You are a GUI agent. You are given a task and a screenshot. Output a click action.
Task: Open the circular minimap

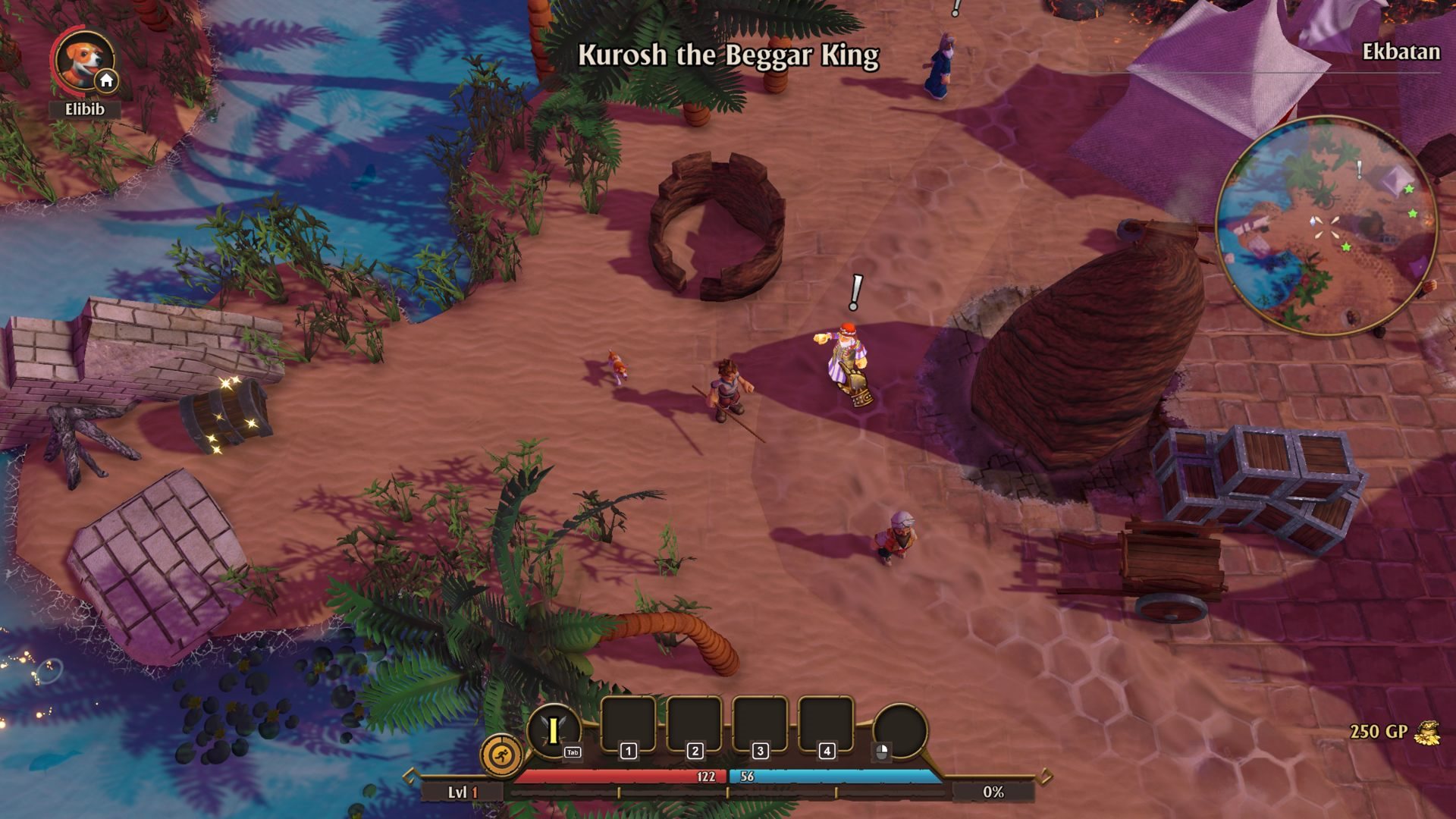point(1326,226)
